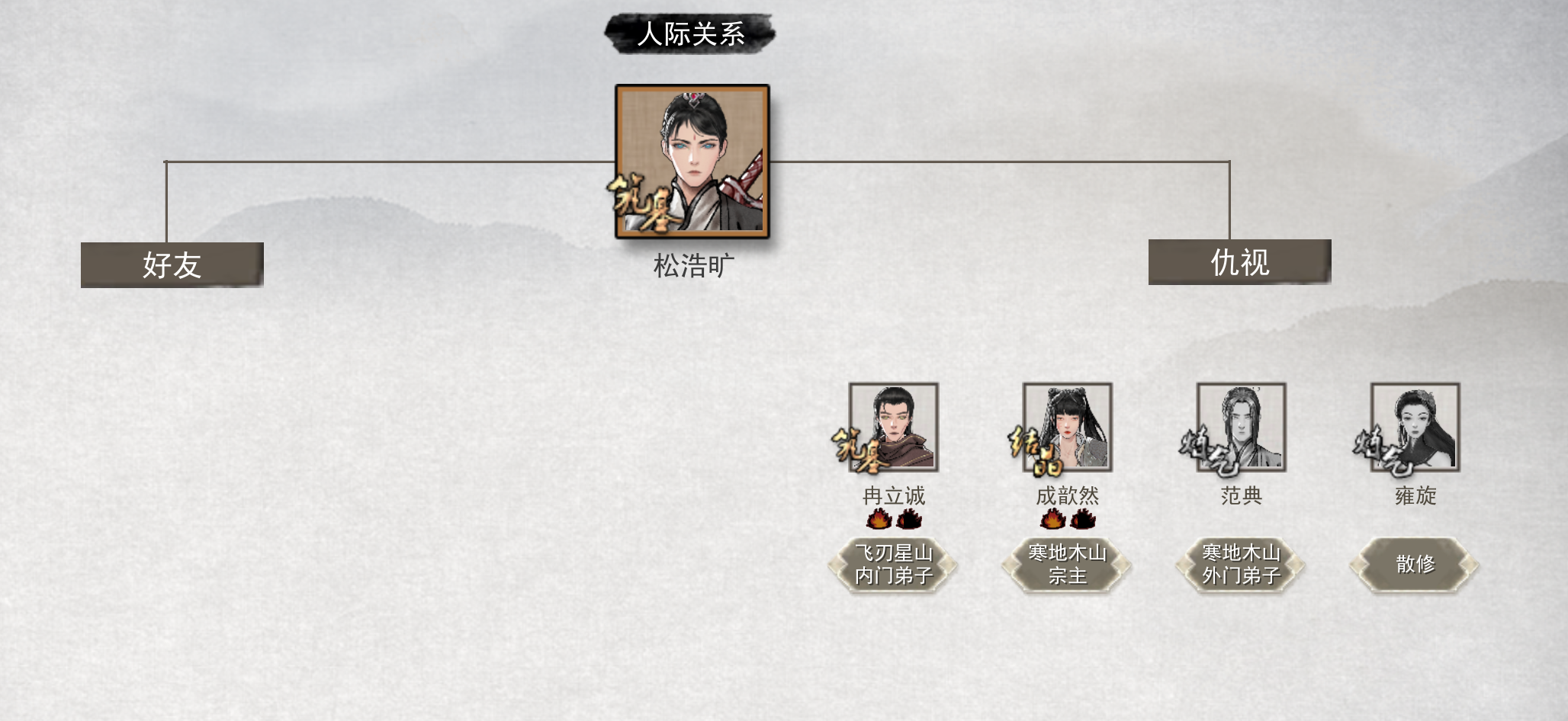Click the 散修 affiliation badge
The height and width of the screenshot is (721, 1568).
click(1415, 565)
